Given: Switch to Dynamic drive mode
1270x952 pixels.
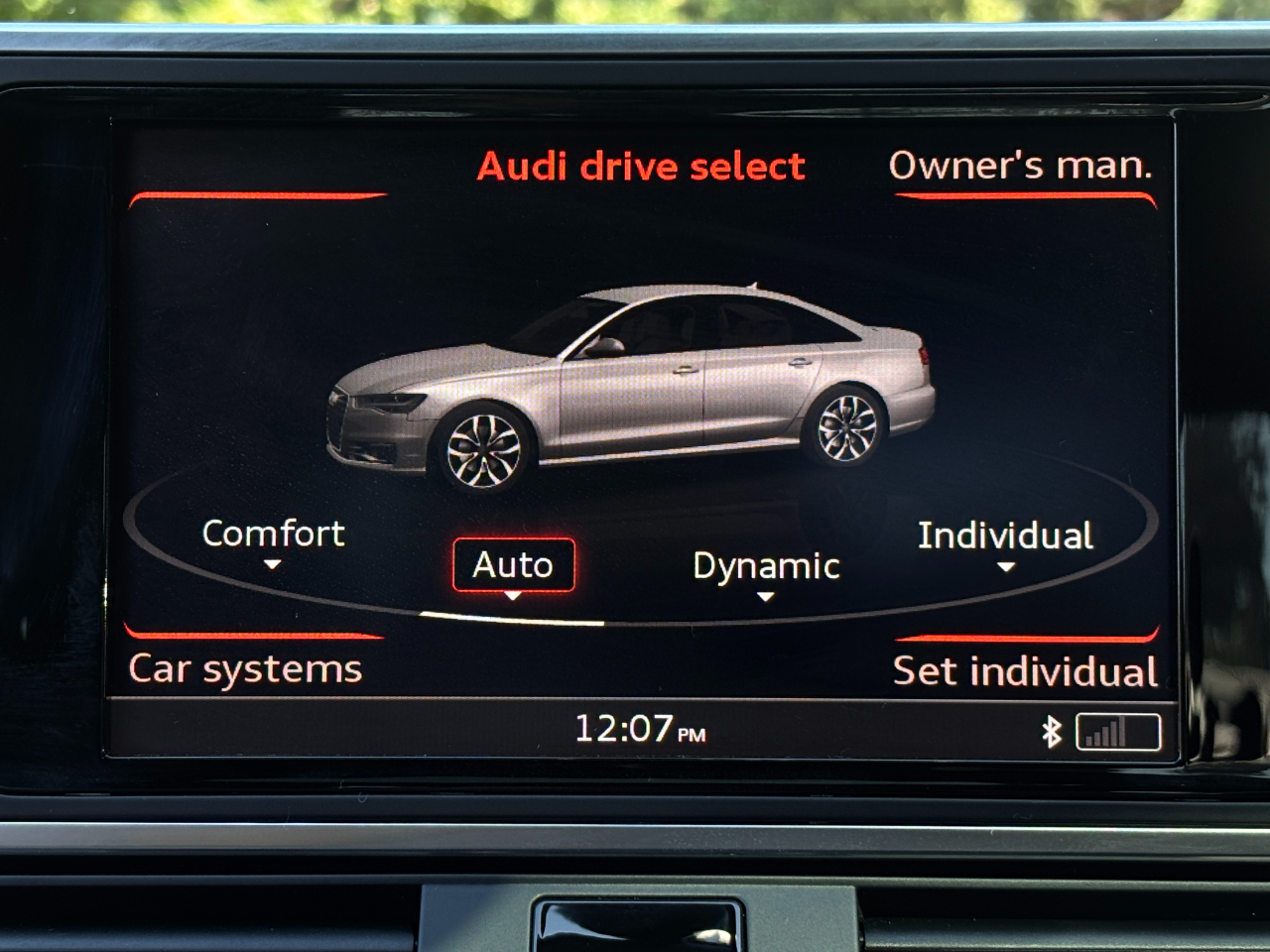Looking at the screenshot, I should tap(766, 567).
